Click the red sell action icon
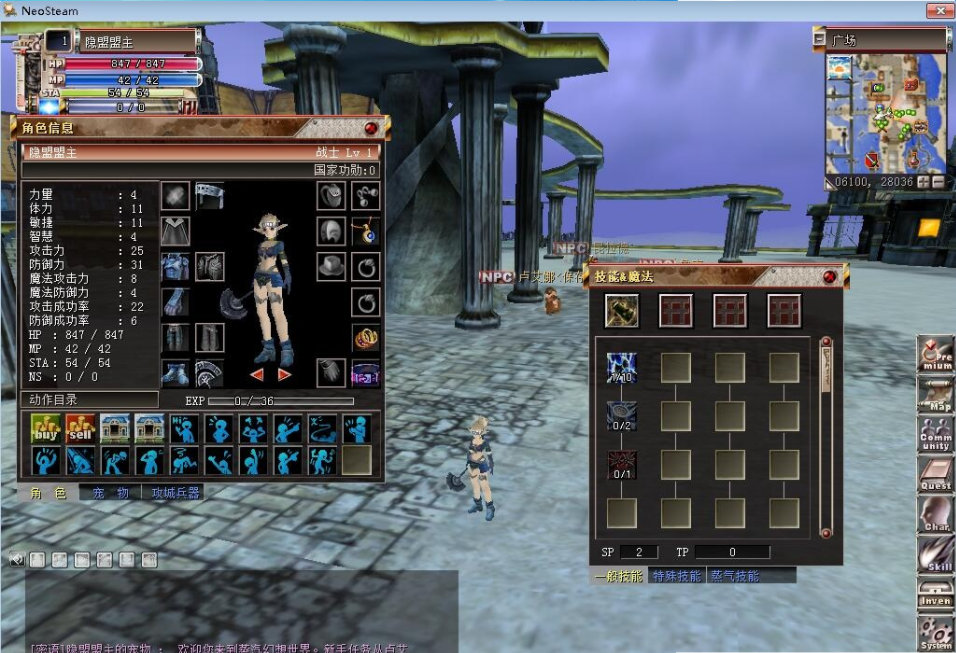 (x=81, y=429)
